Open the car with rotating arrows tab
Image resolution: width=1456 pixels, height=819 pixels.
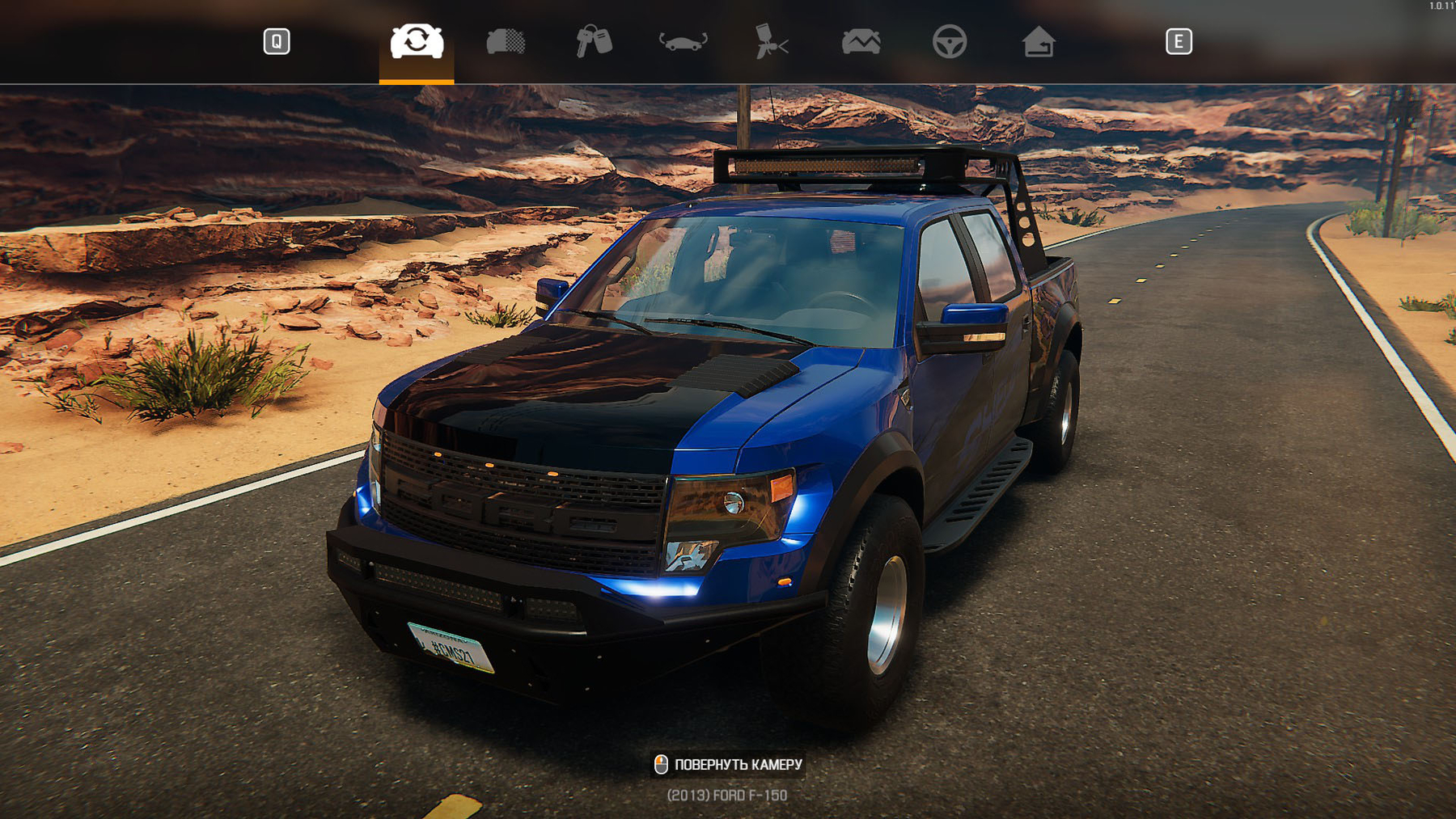click(x=683, y=41)
